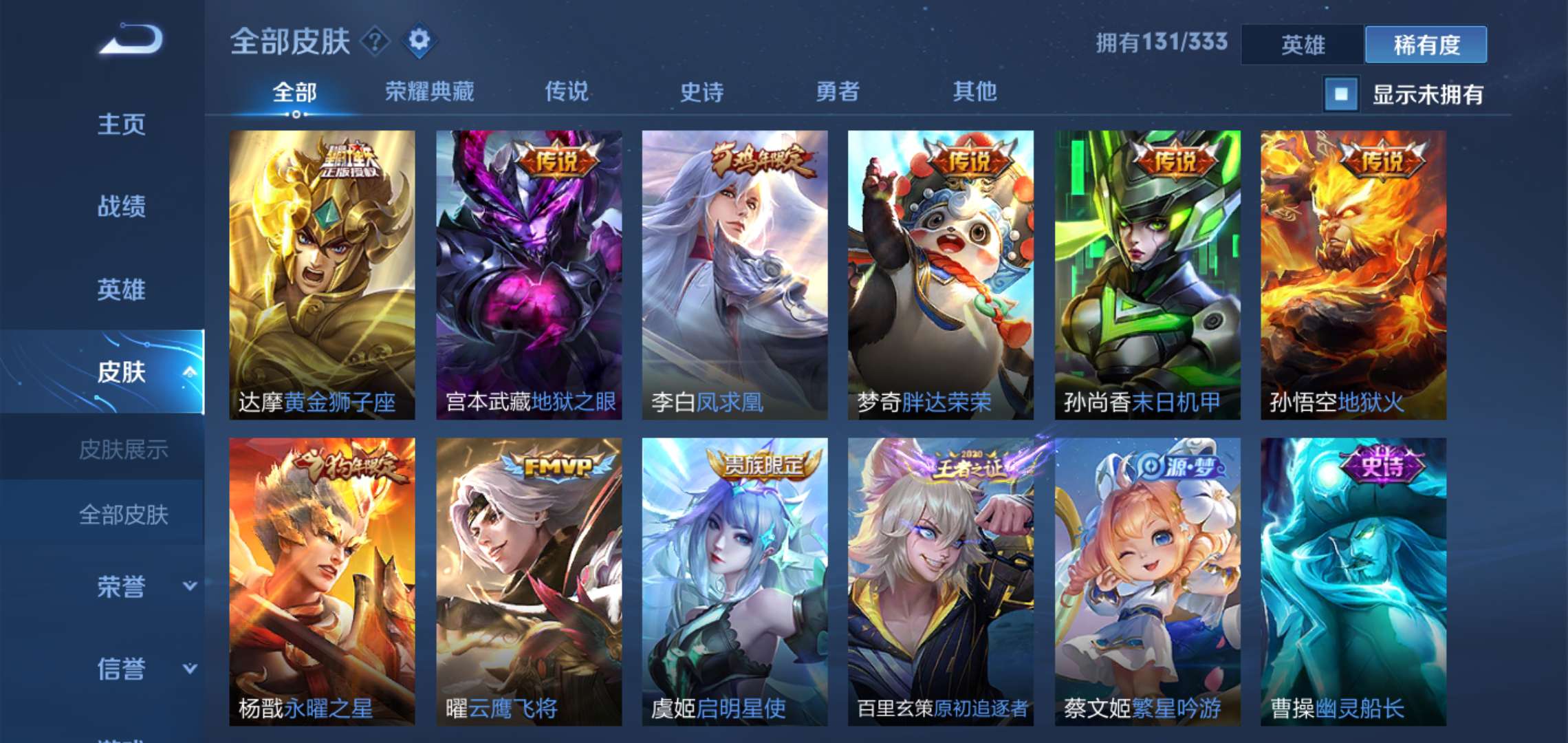Viewport: 1568px width, 743px height.
Task: Open the 其他 tab
Action: (x=974, y=91)
